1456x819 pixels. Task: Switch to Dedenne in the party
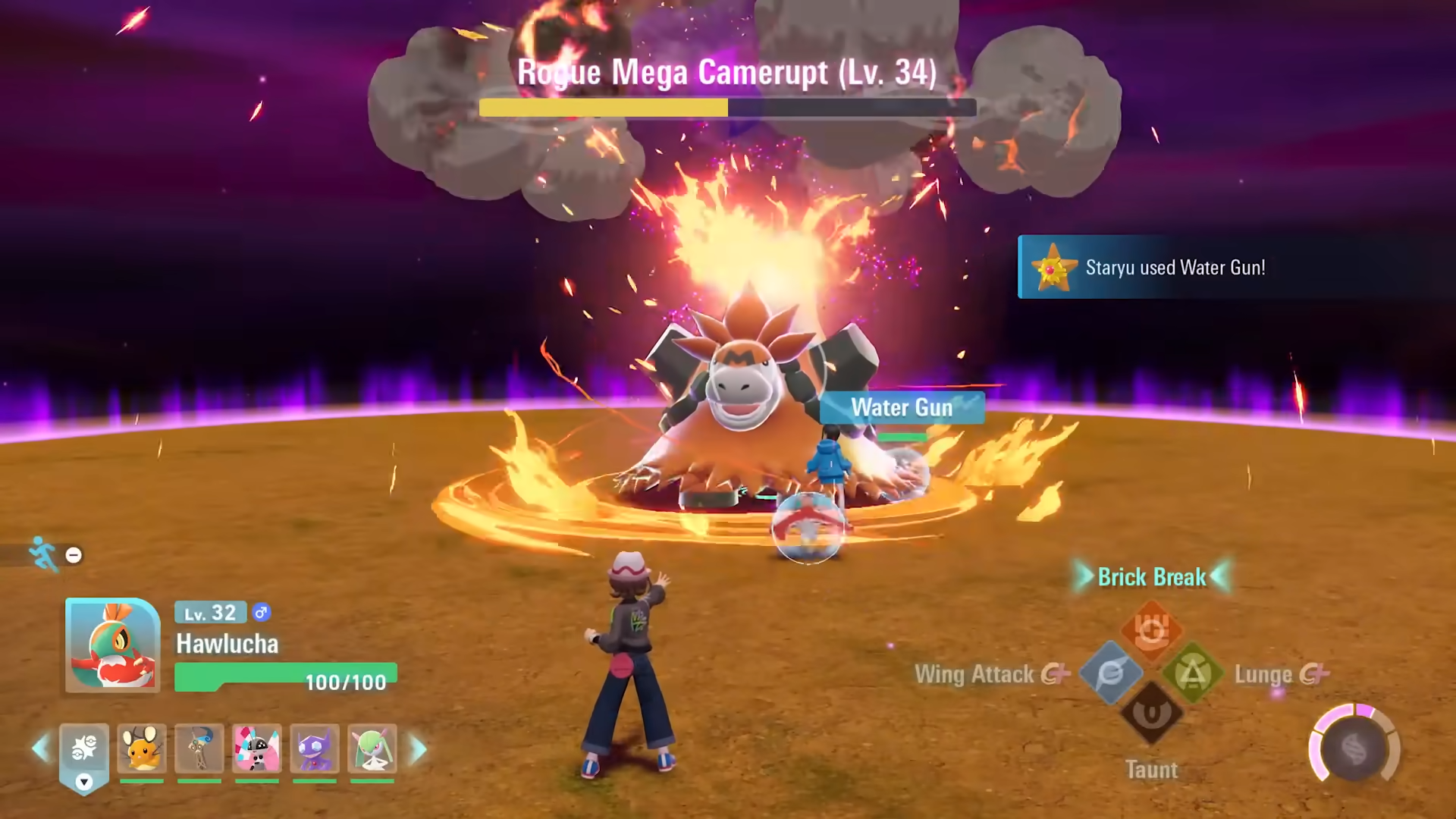point(142,748)
